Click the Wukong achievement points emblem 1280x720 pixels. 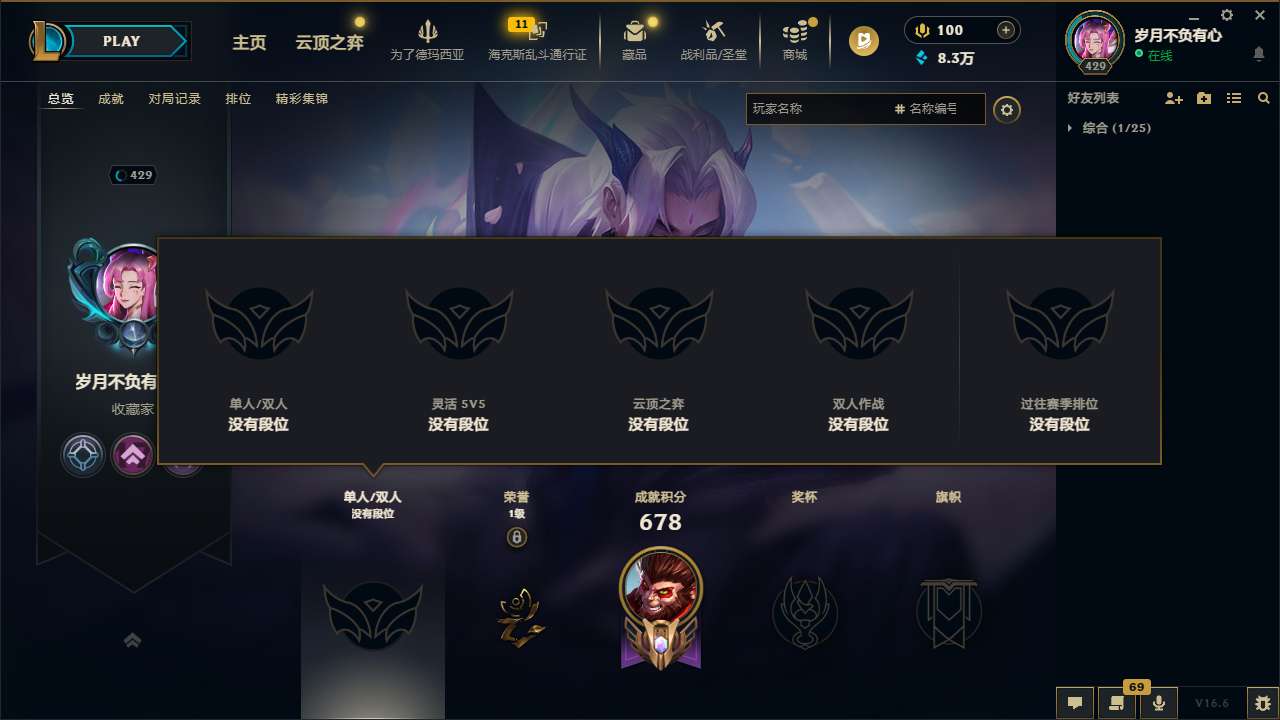[660, 607]
